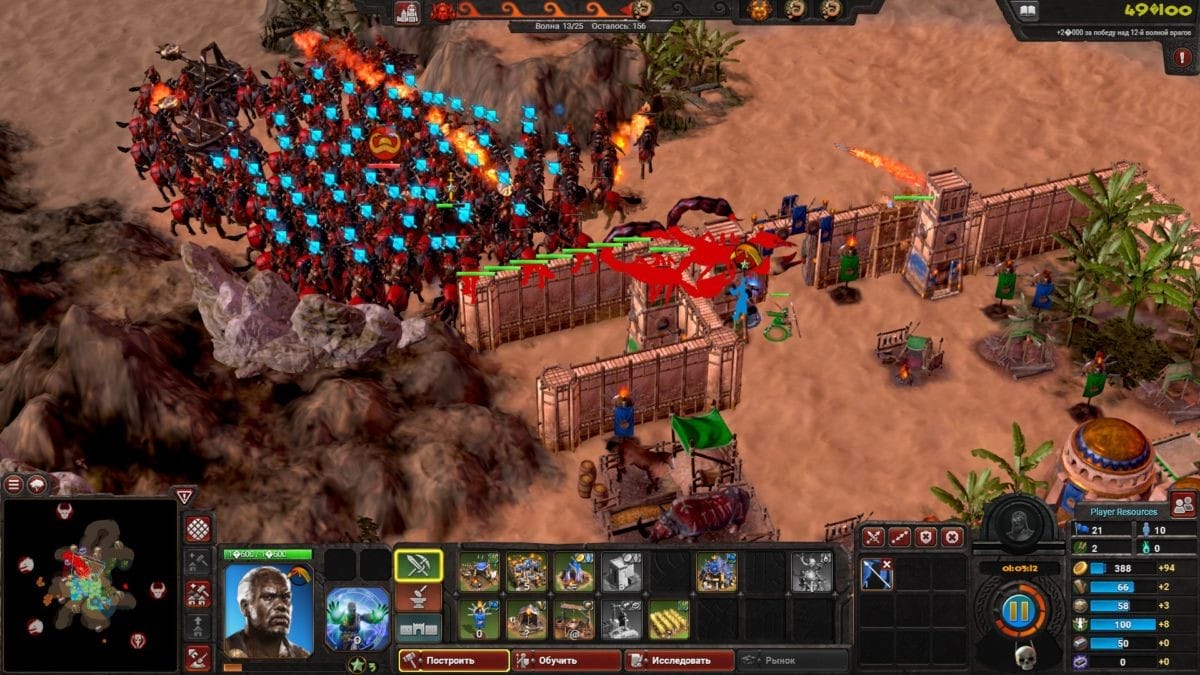This screenshot has width=1200, height=675.
Task: Switch to the fortress wall build category
Action: tap(419, 628)
